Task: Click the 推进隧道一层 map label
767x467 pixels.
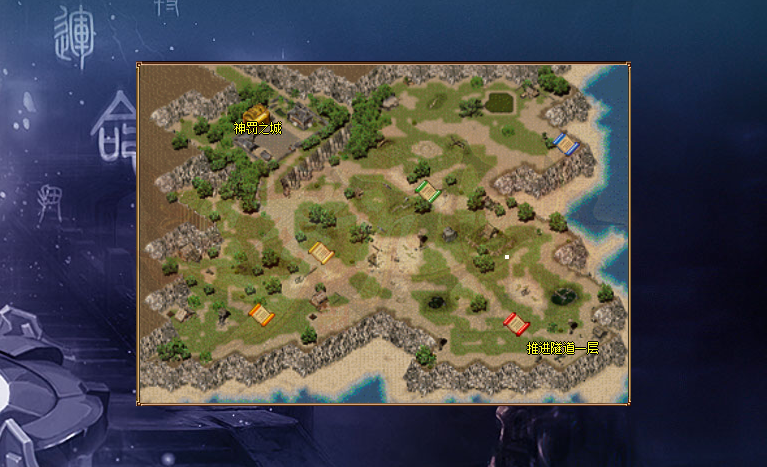Action: click(562, 348)
